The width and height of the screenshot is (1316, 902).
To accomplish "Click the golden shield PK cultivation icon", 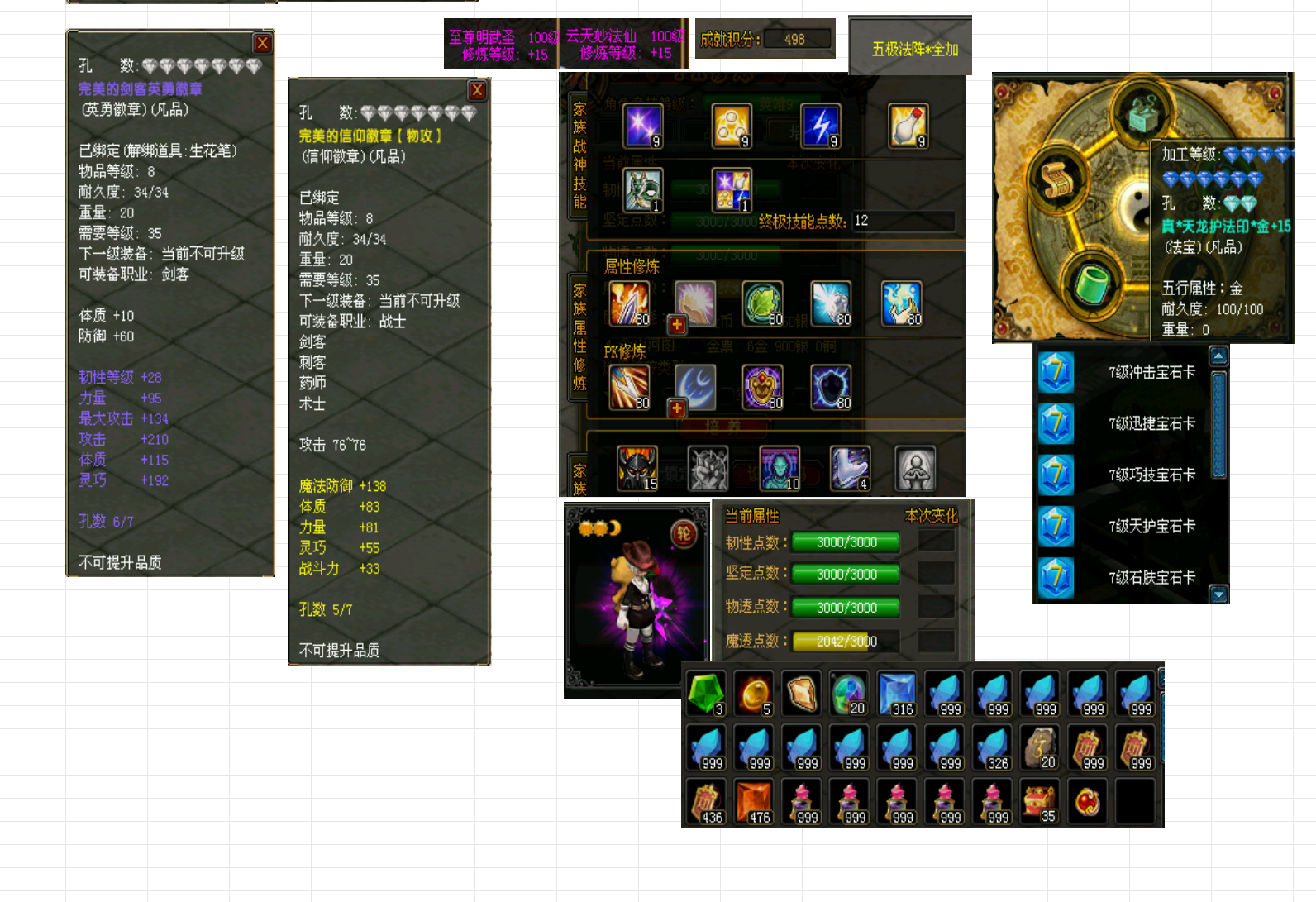I will [x=762, y=387].
